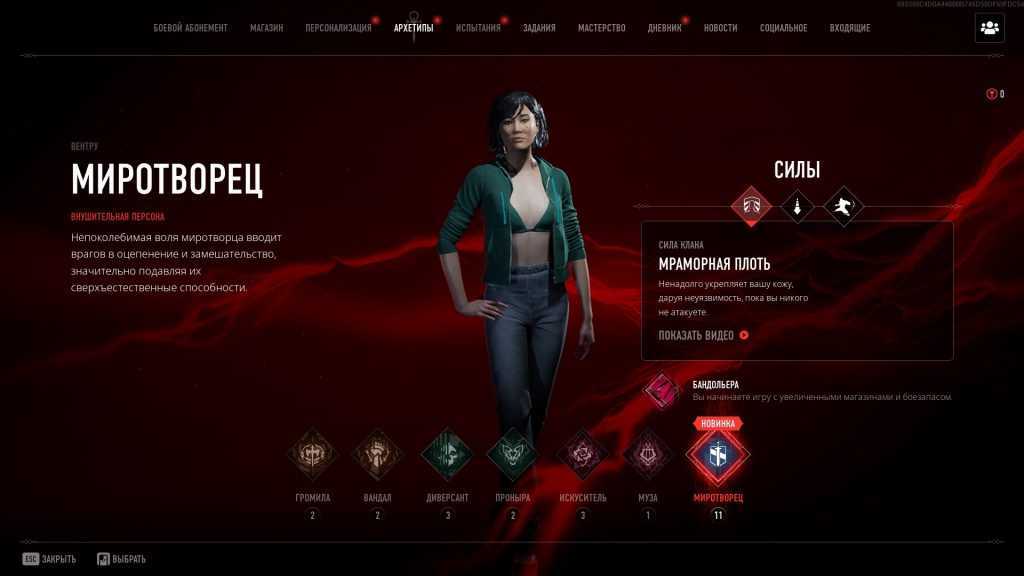
Task: Pick the Диверсант archetype
Action: (446, 455)
